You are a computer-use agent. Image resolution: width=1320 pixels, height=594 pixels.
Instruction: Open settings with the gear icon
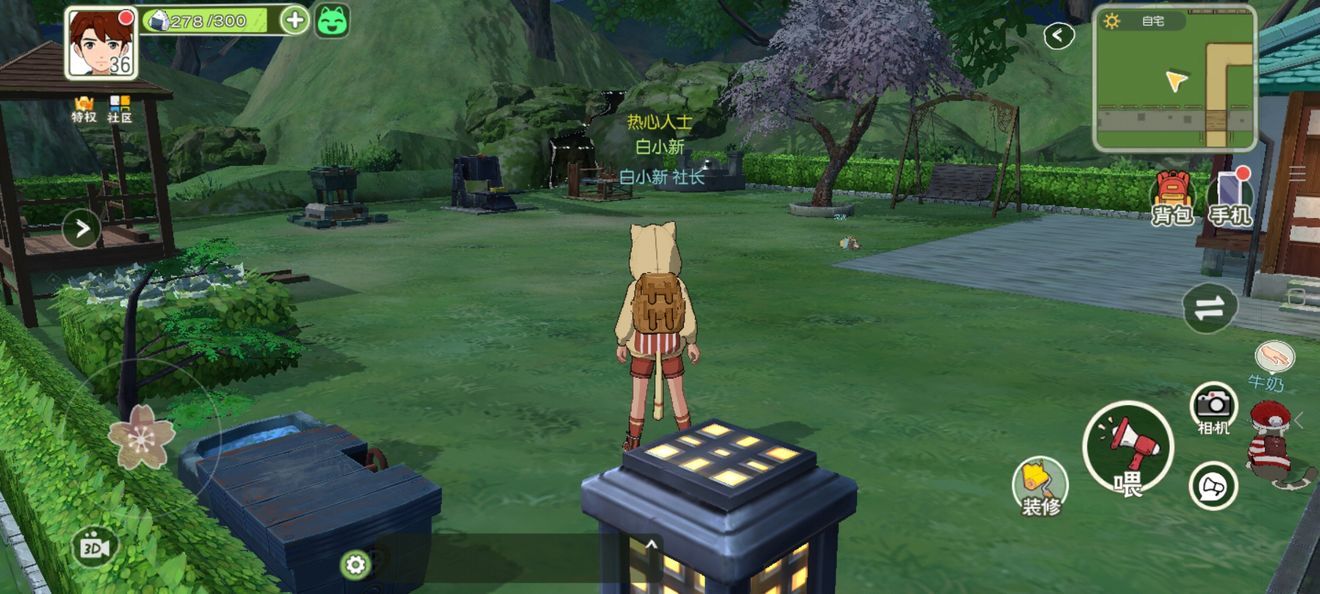click(355, 565)
